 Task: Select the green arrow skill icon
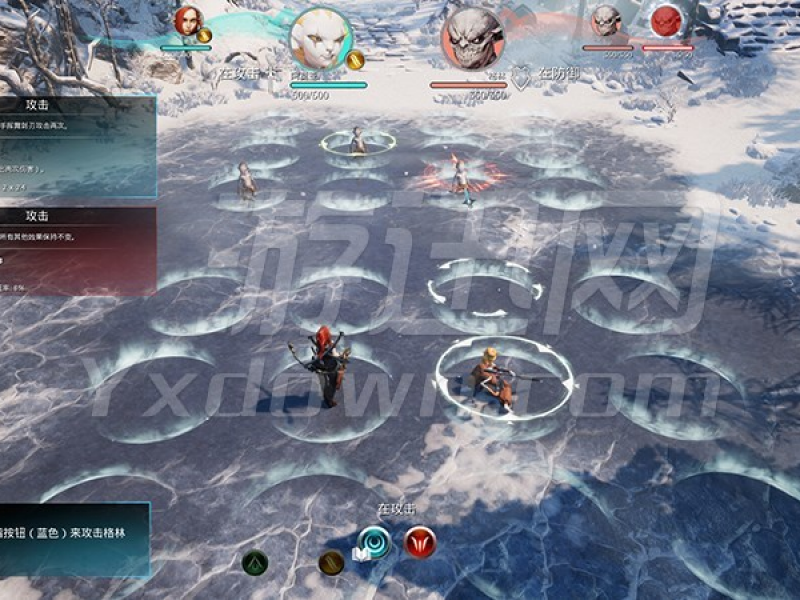coord(255,562)
